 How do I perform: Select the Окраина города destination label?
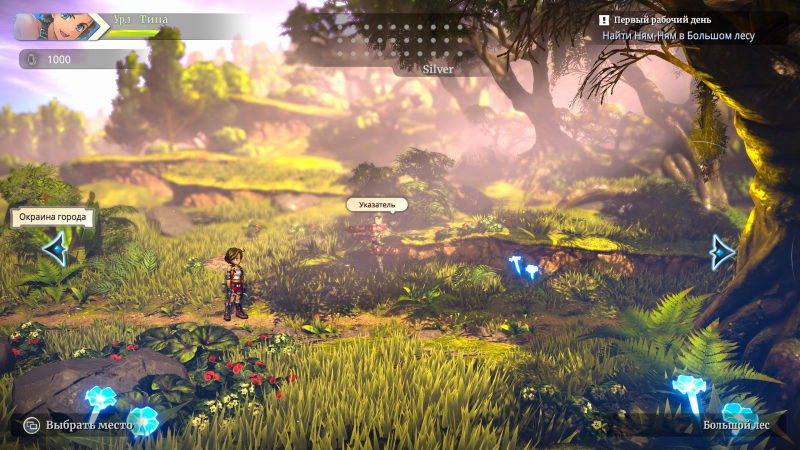54,217
